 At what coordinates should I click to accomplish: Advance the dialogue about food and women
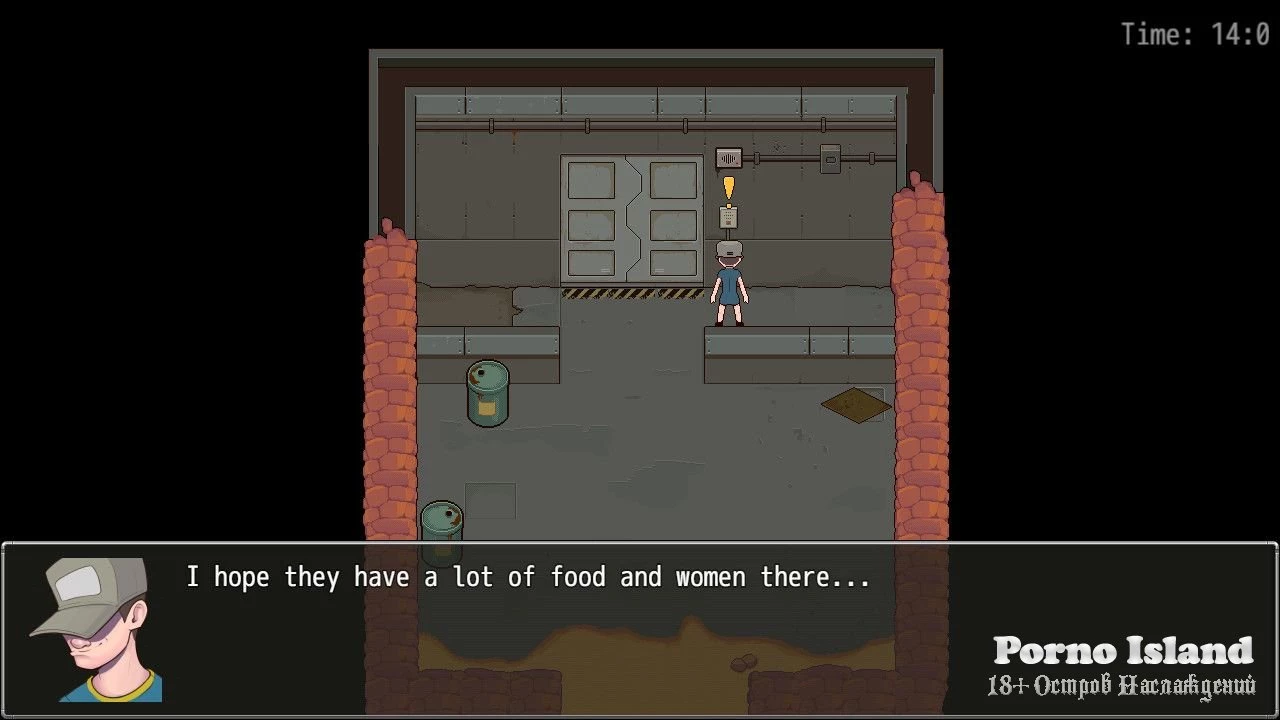(640, 628)
